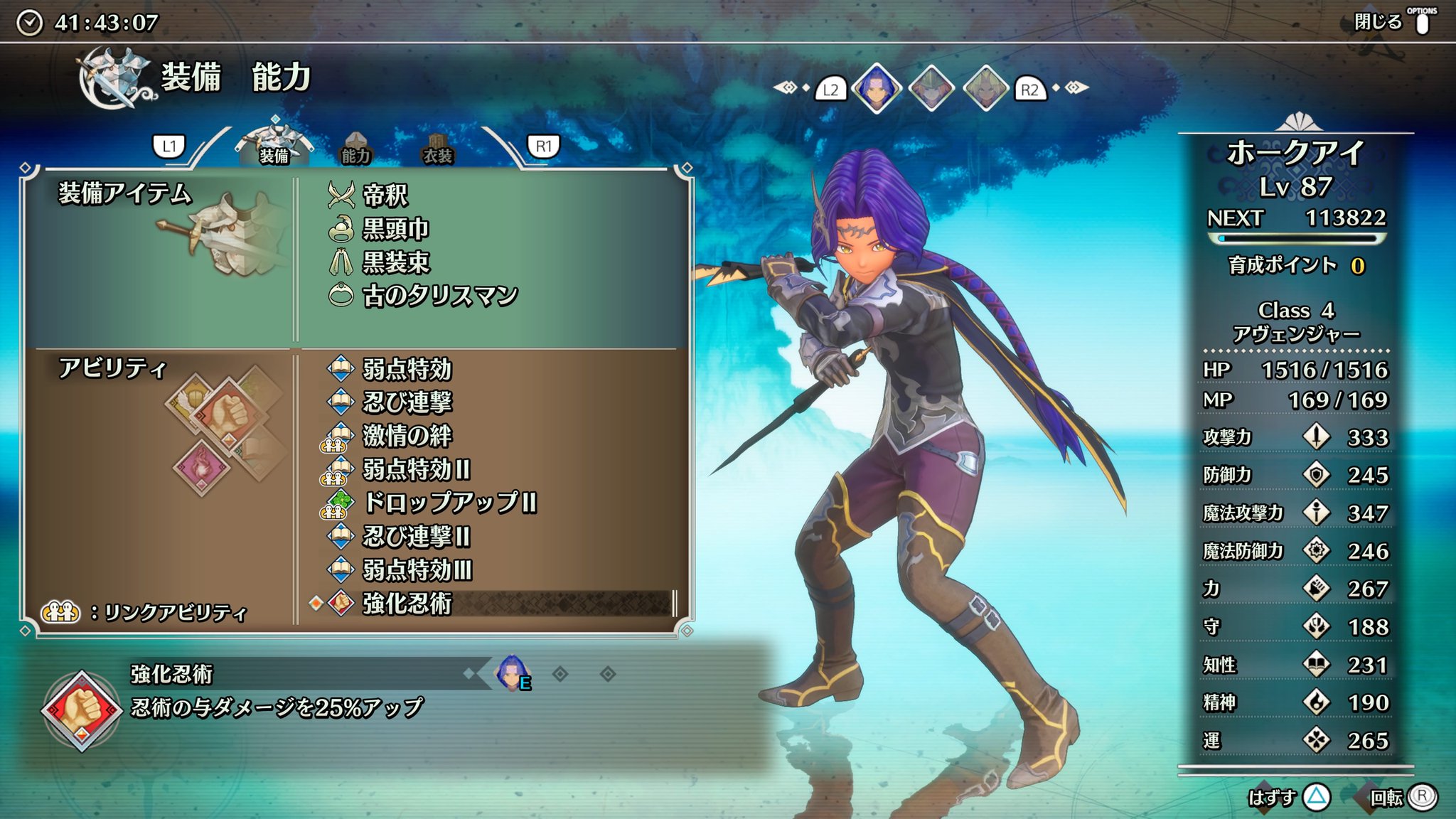
Task: Choose the 弱点特効II link ability
Action: pyautogui.click(x=416, y=469)
